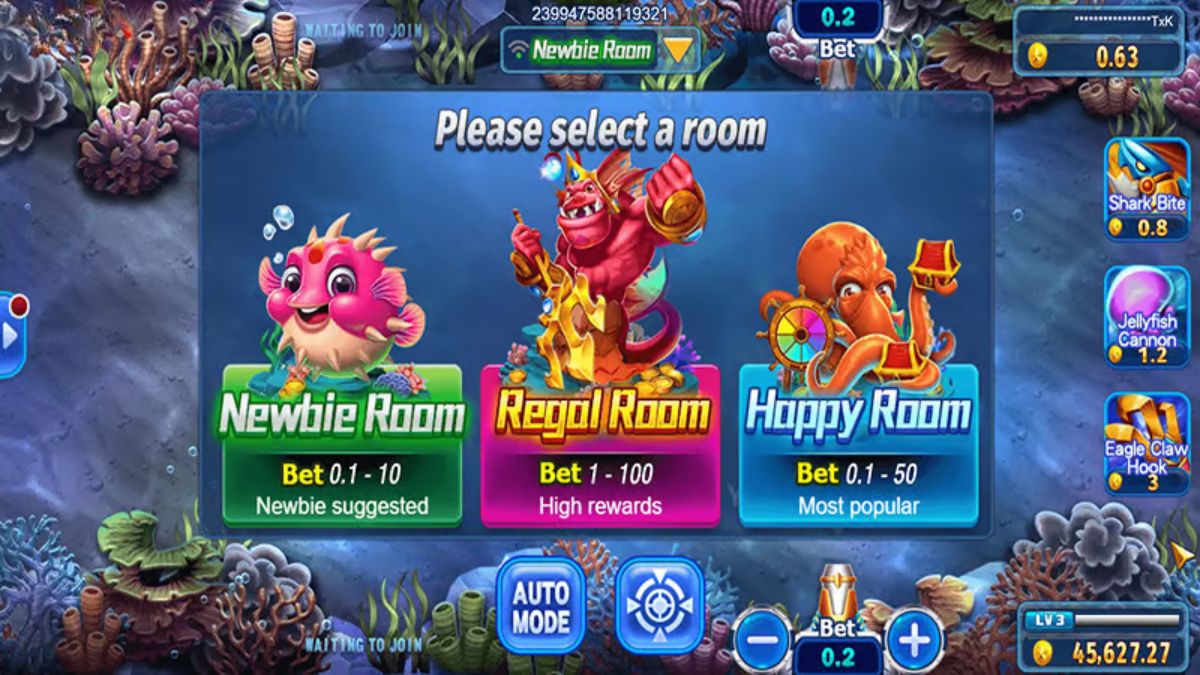Open the Newbie Room dropdown at top
This screenshot has width=1200, height=675.
tap(600, 50)
